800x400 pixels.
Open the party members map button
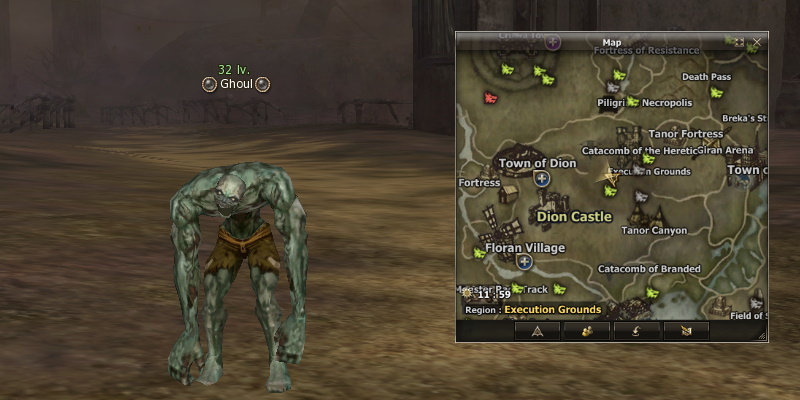coord(587,330)
